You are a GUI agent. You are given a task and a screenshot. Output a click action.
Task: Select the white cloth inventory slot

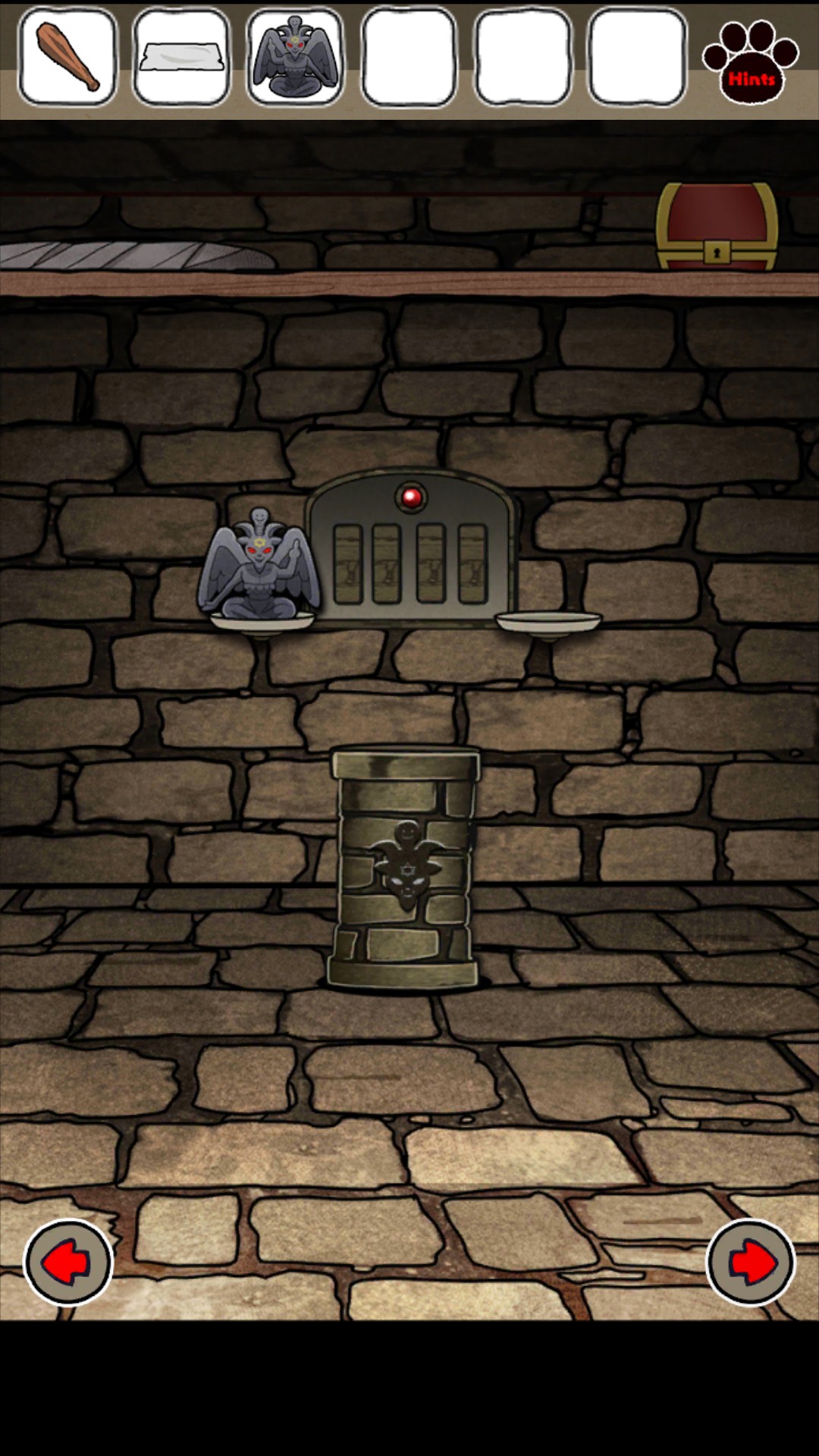coord(181,58)
